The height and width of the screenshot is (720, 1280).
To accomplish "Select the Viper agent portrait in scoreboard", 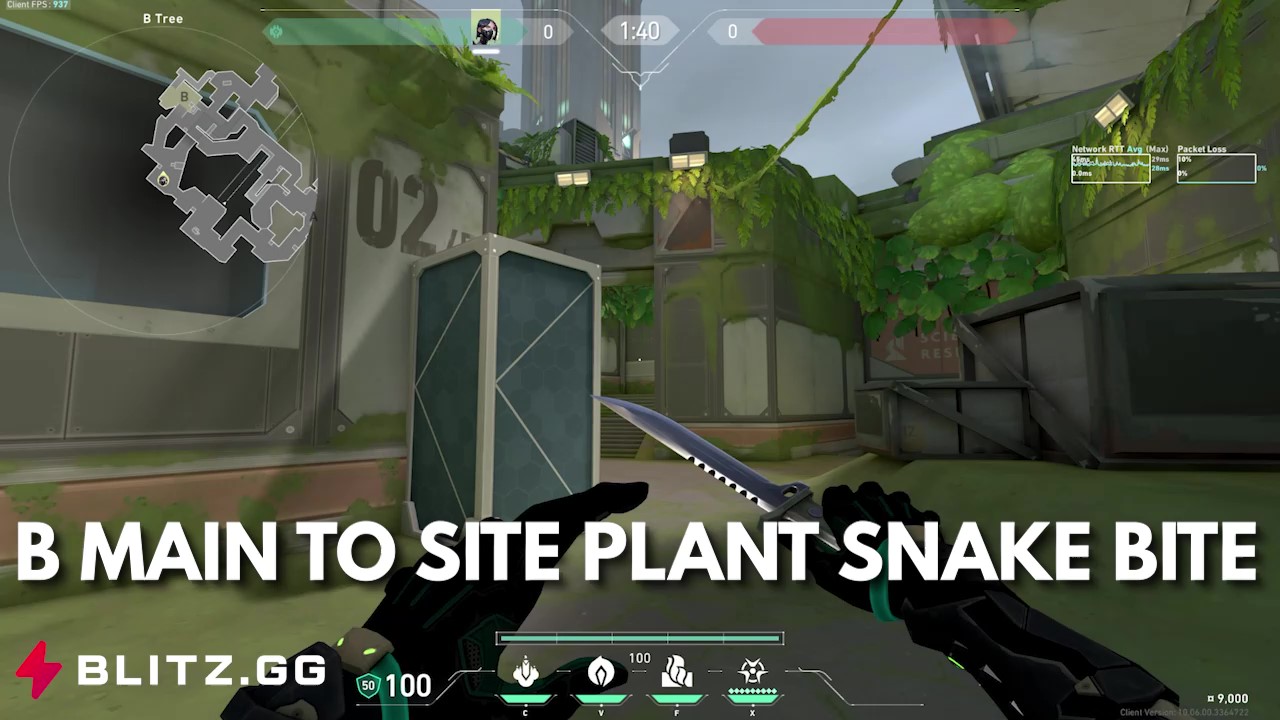I will [487, 31].
